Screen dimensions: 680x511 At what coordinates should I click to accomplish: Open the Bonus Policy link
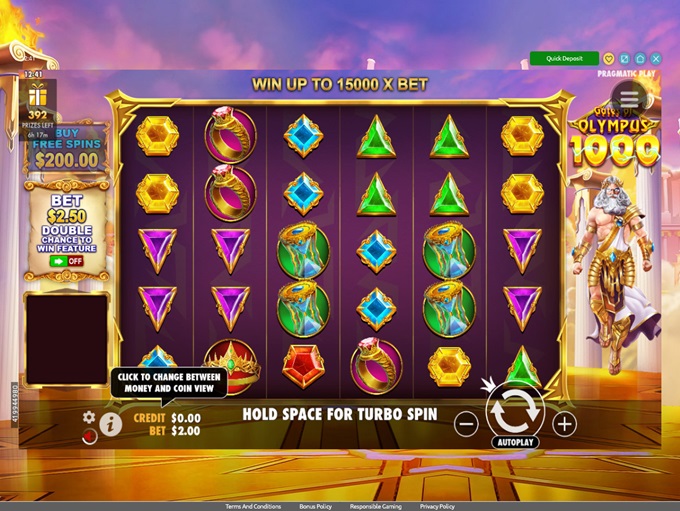coord(316,507)
